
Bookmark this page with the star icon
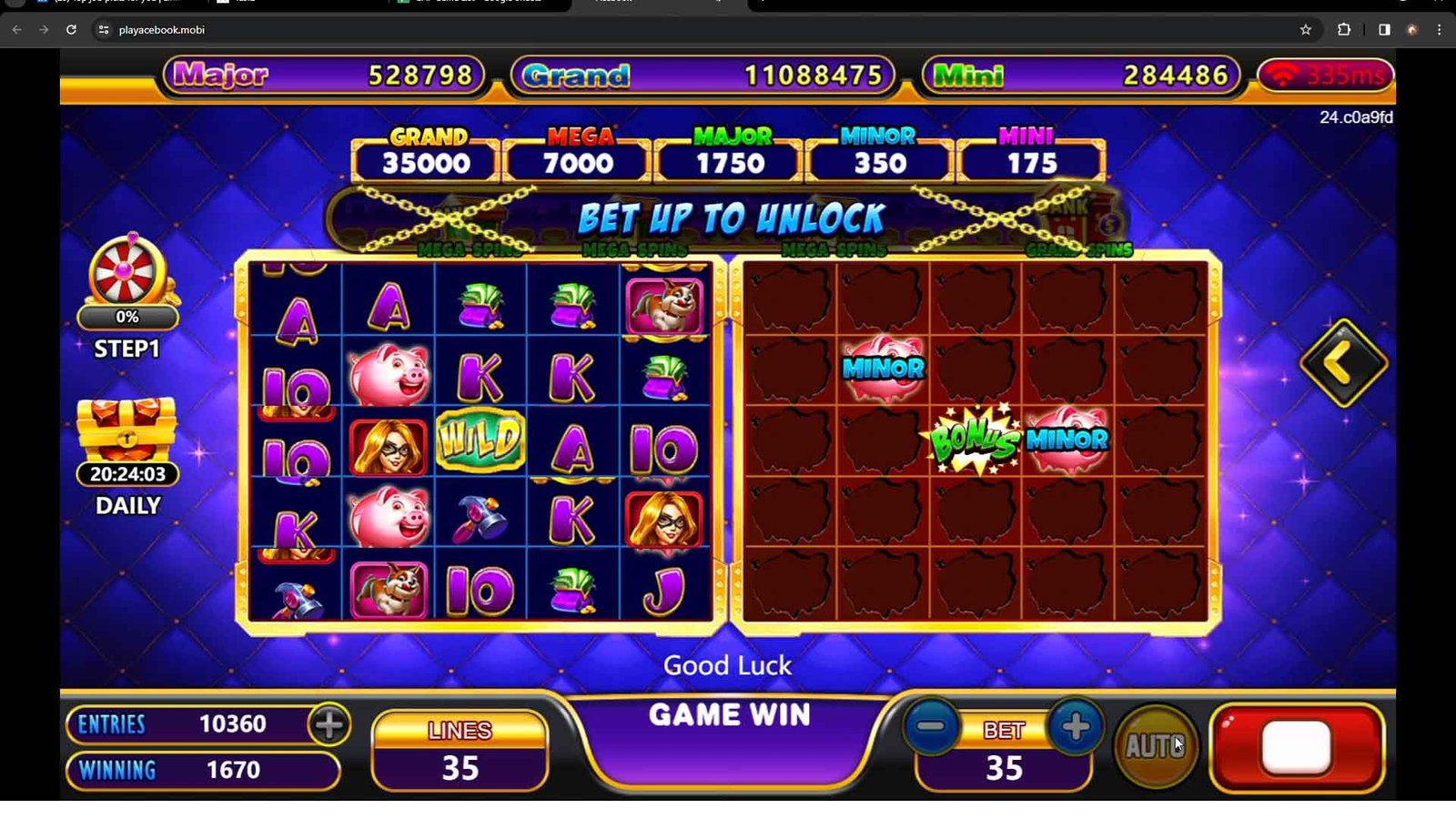click(x=1306, y=30)
